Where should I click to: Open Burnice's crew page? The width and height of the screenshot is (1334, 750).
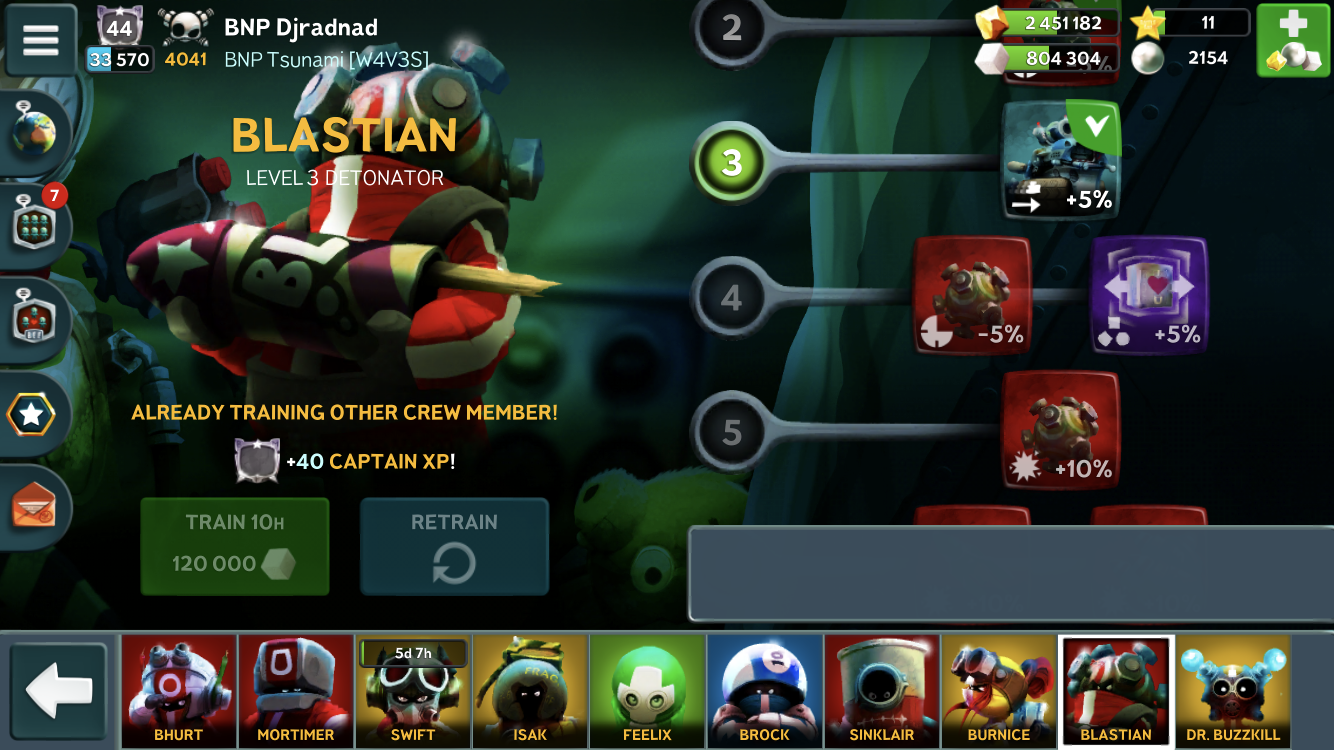pos(998,691)
